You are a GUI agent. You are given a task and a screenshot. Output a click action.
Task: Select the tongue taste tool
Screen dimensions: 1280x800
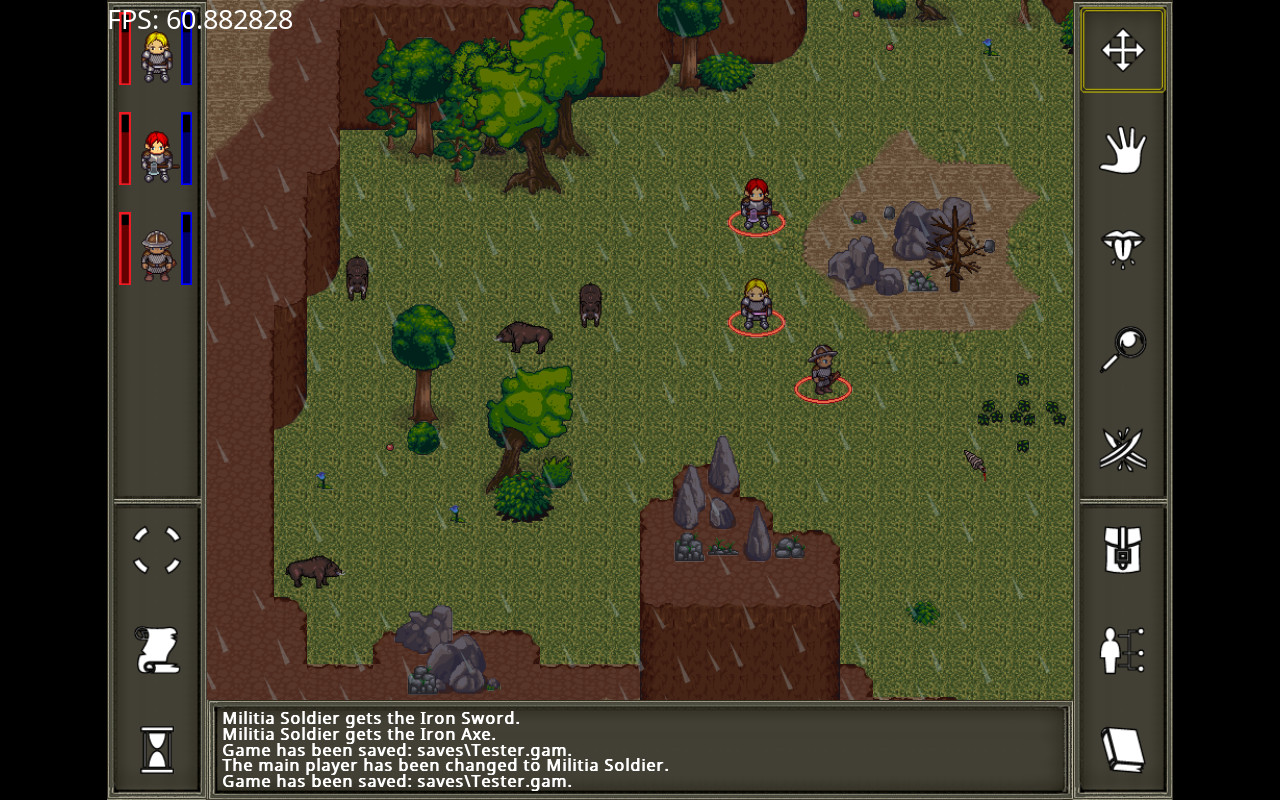tap(1122, 248)
